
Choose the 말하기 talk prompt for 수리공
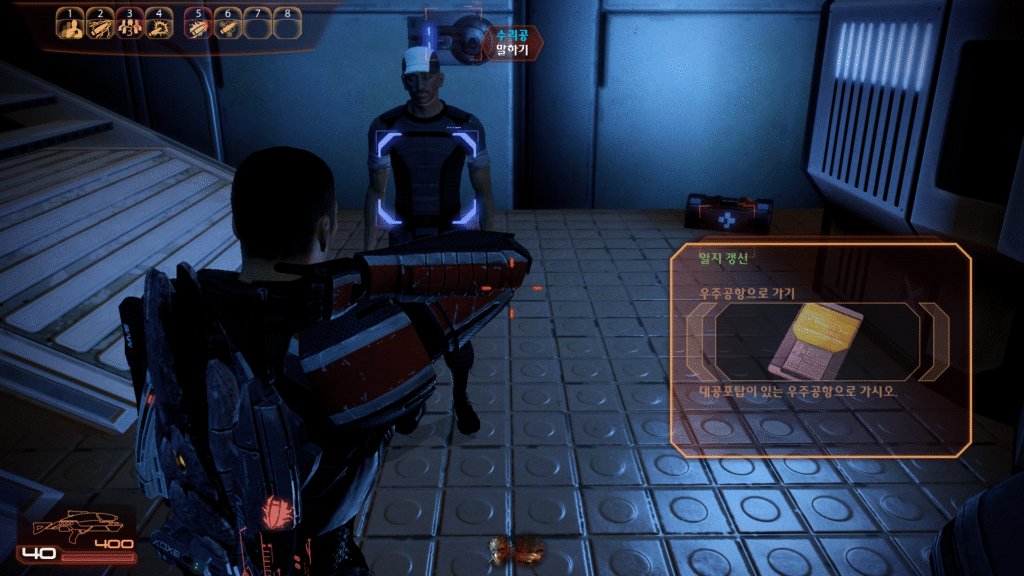(x=511, y=50)
